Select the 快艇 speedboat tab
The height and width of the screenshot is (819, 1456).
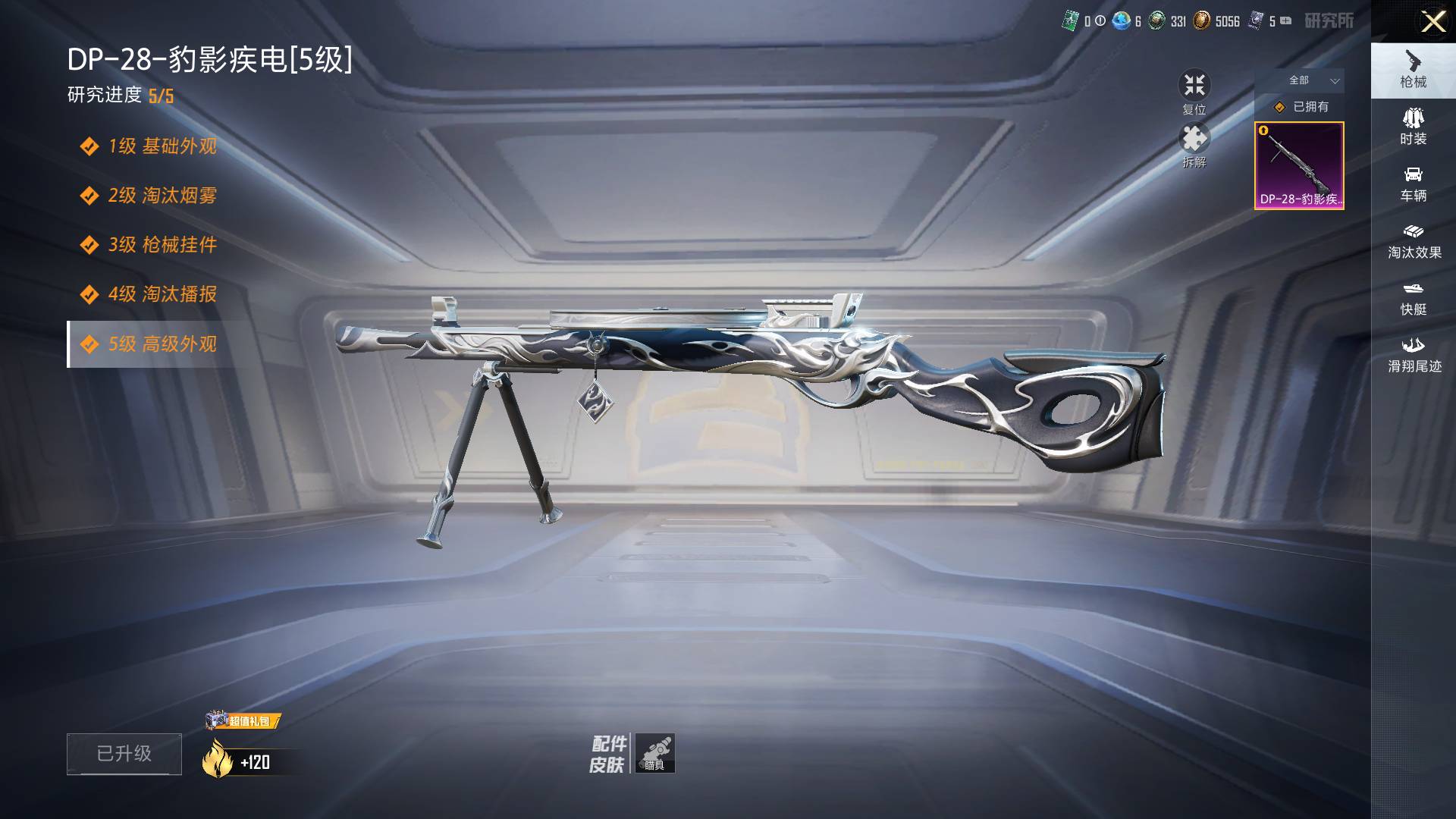pos(1413,297)
